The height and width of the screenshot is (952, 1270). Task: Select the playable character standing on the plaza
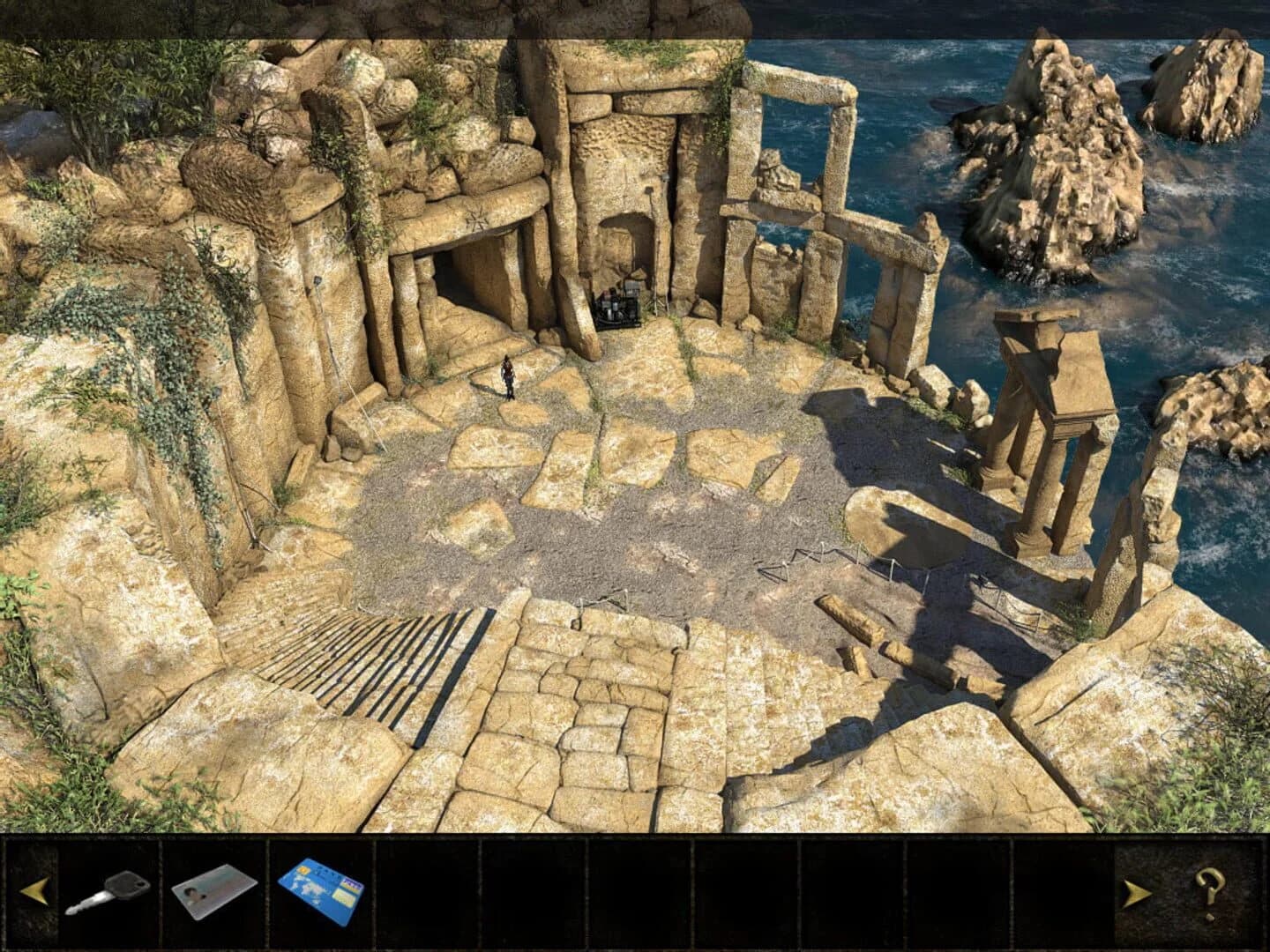pyautogui.click(x=506, y=377)
